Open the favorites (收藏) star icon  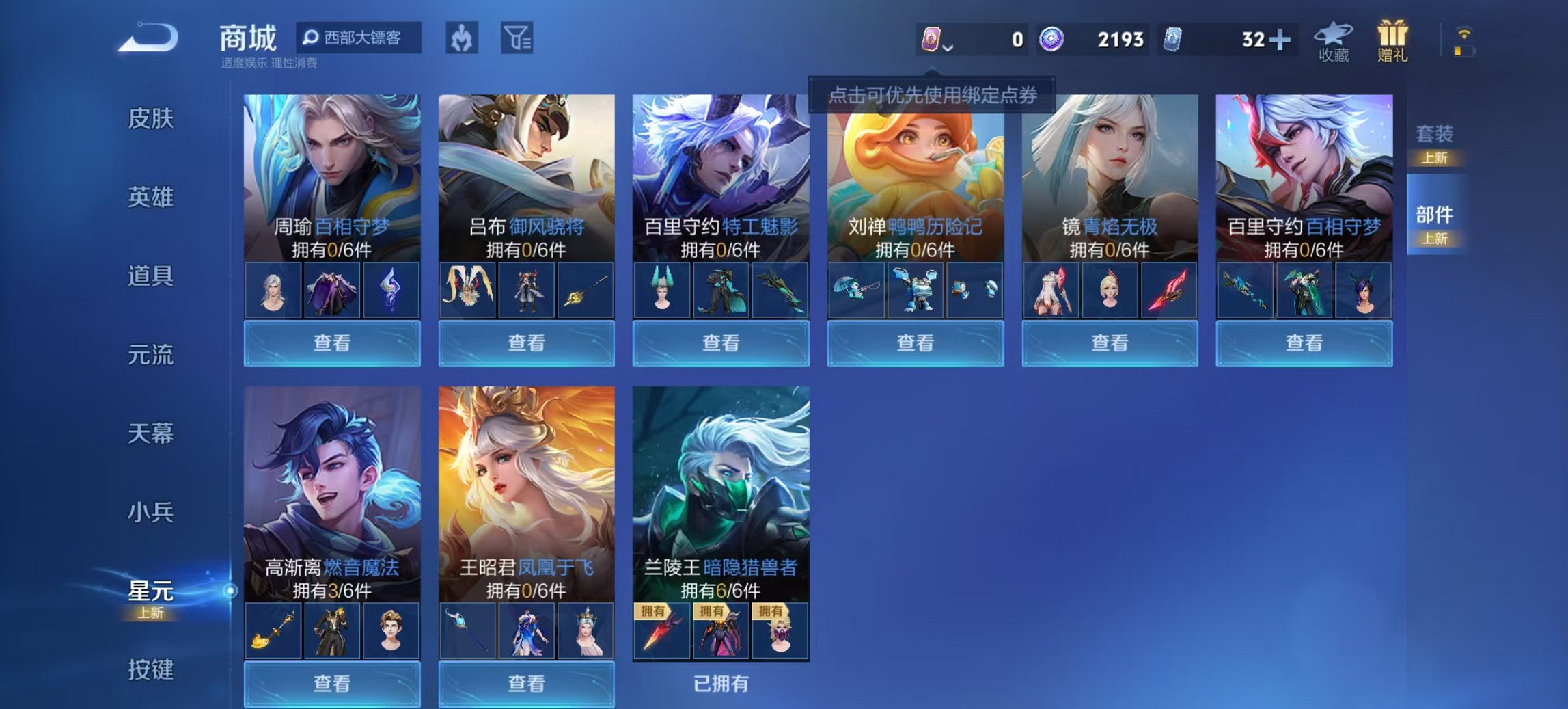click(x=1334, y=42)
